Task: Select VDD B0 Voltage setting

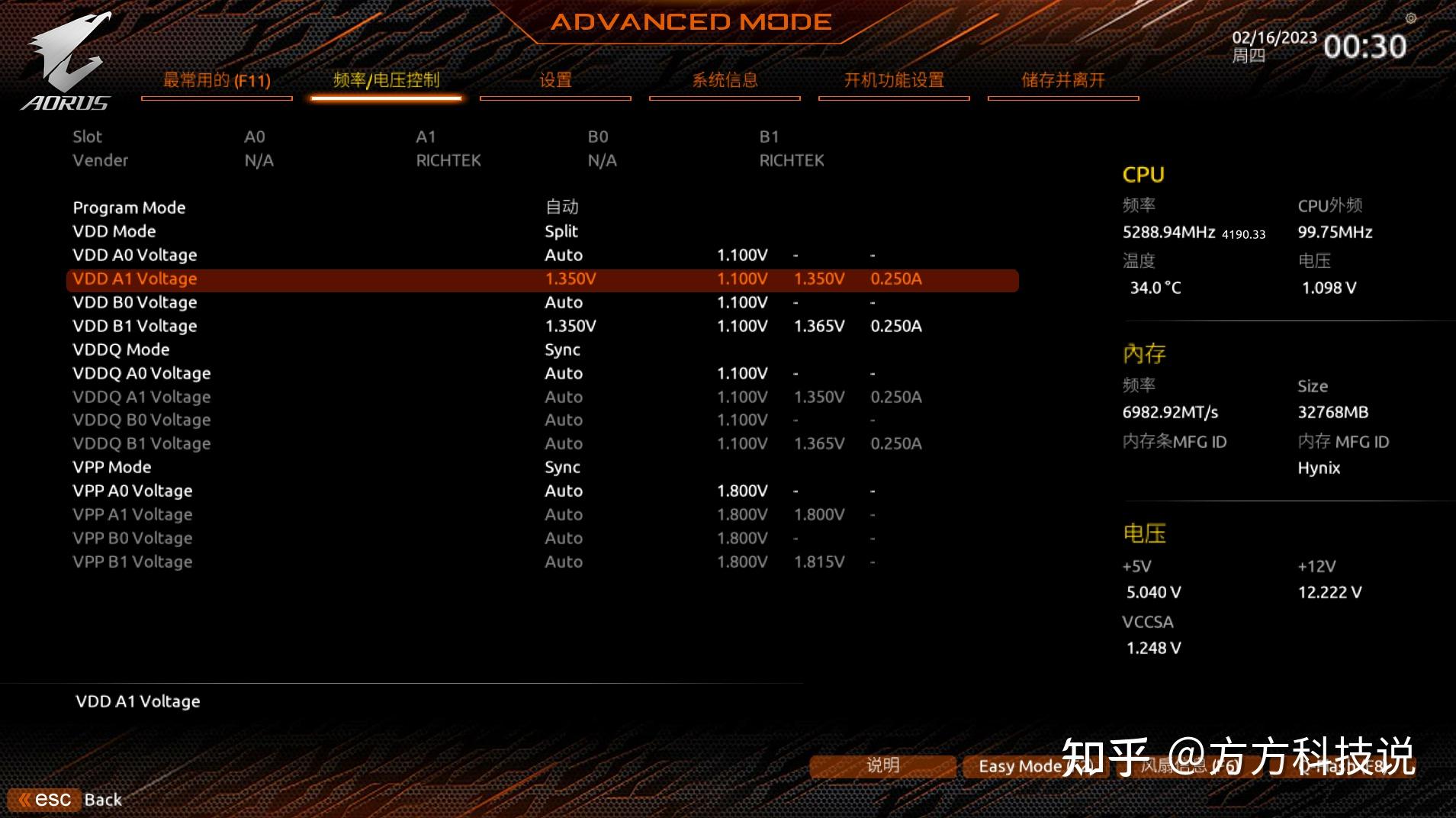Action: click(135, 303)
